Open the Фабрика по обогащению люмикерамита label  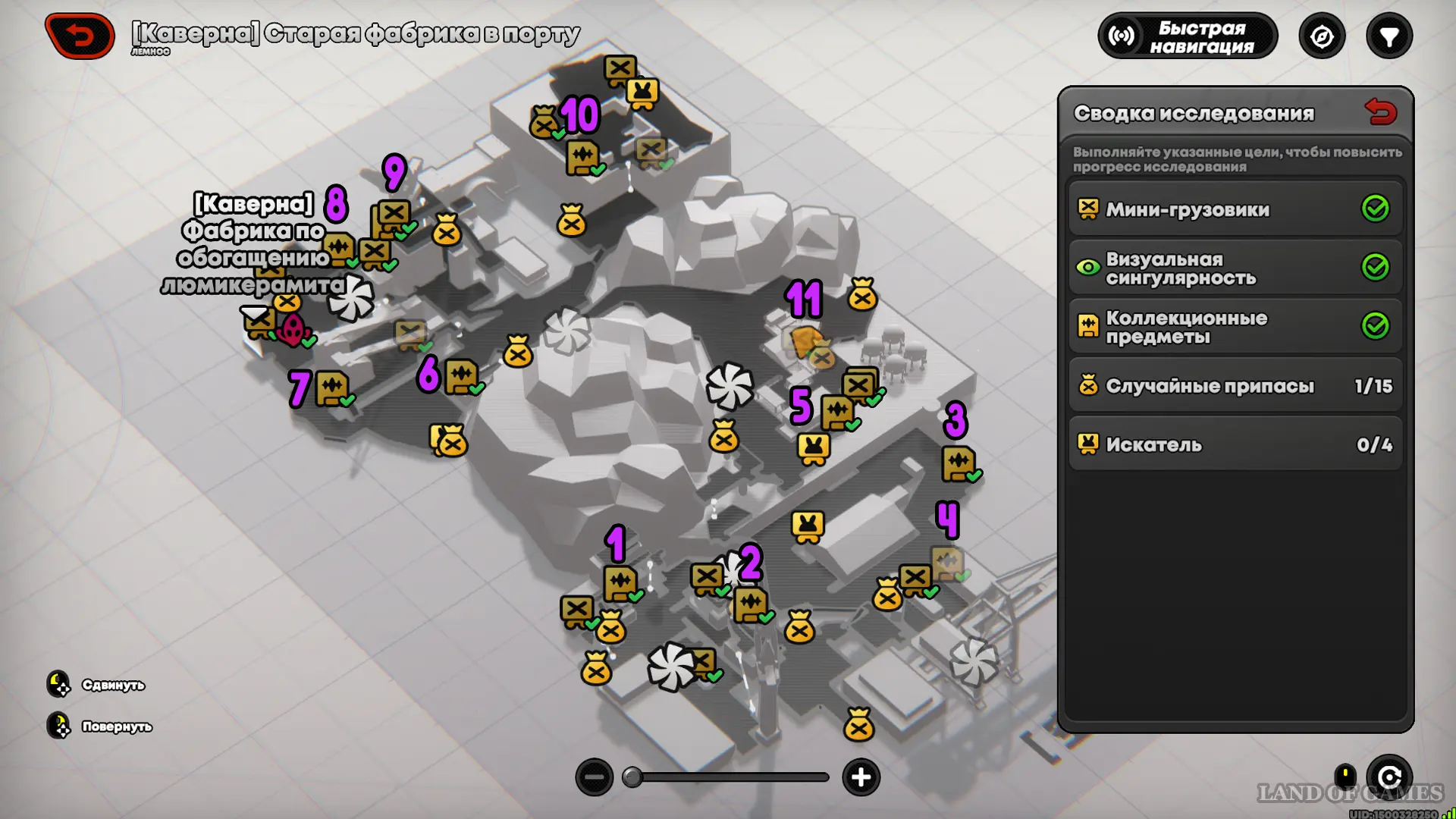tap(254, 244)
